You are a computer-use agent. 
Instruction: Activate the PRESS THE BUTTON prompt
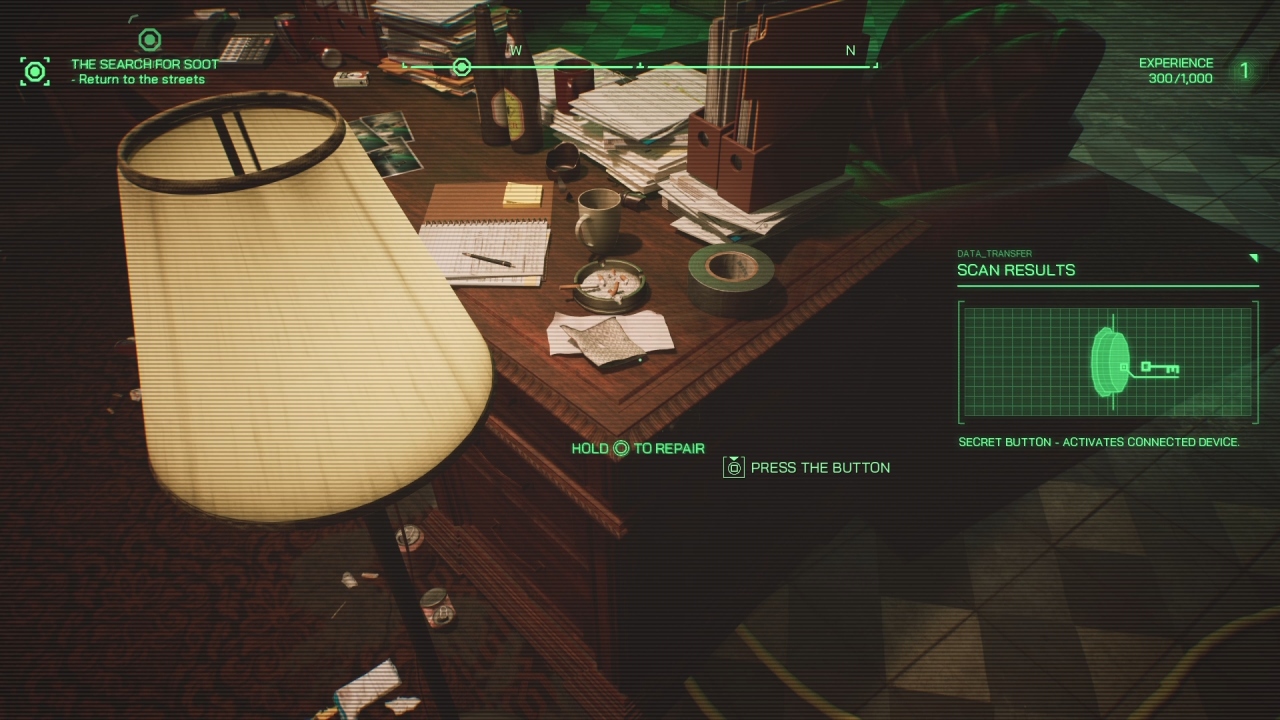pyautogui.click(x=820, y=467)
